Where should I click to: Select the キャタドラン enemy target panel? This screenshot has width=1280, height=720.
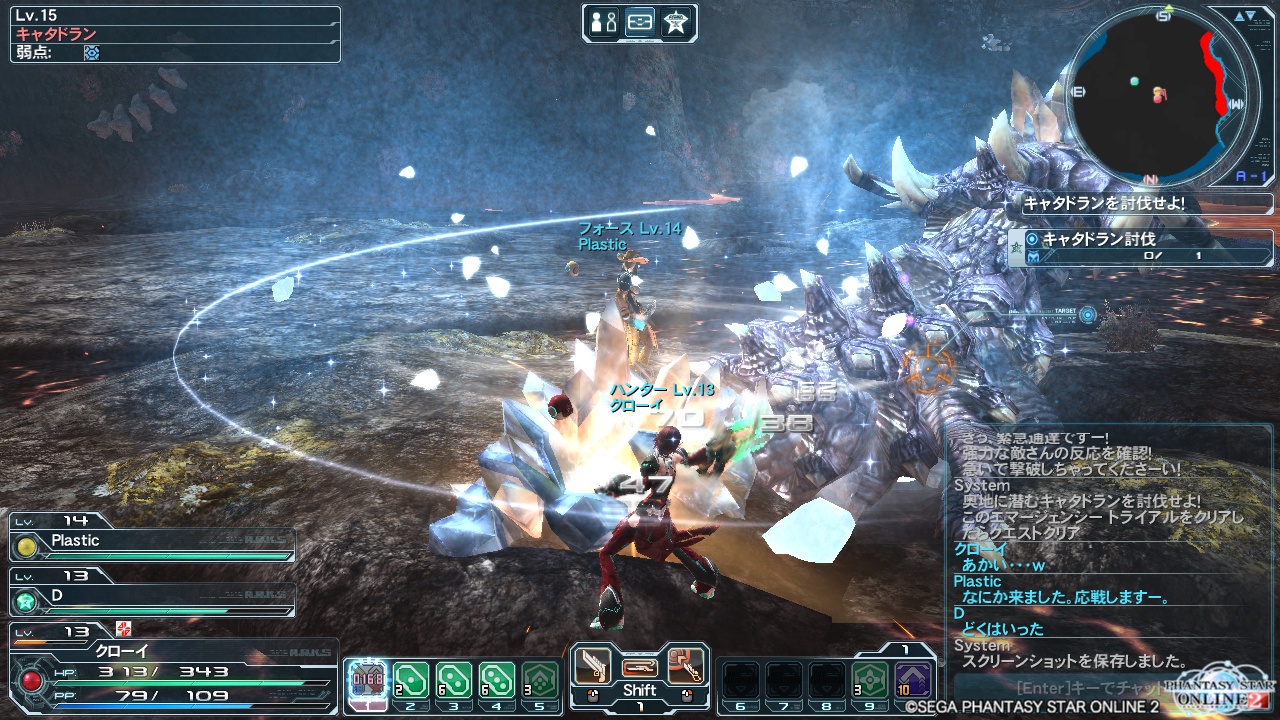click(176, 34)
